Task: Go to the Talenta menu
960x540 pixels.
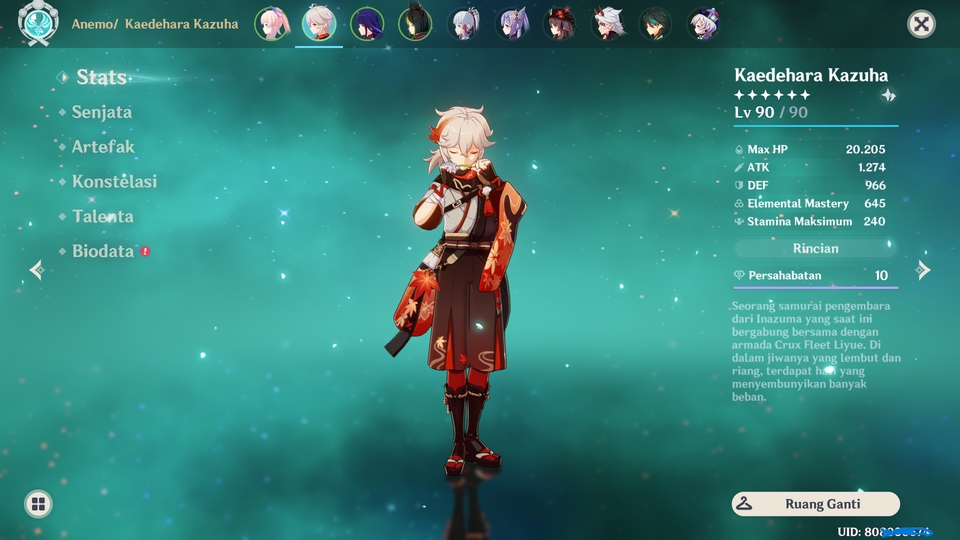Action: [x=102, y=217]
